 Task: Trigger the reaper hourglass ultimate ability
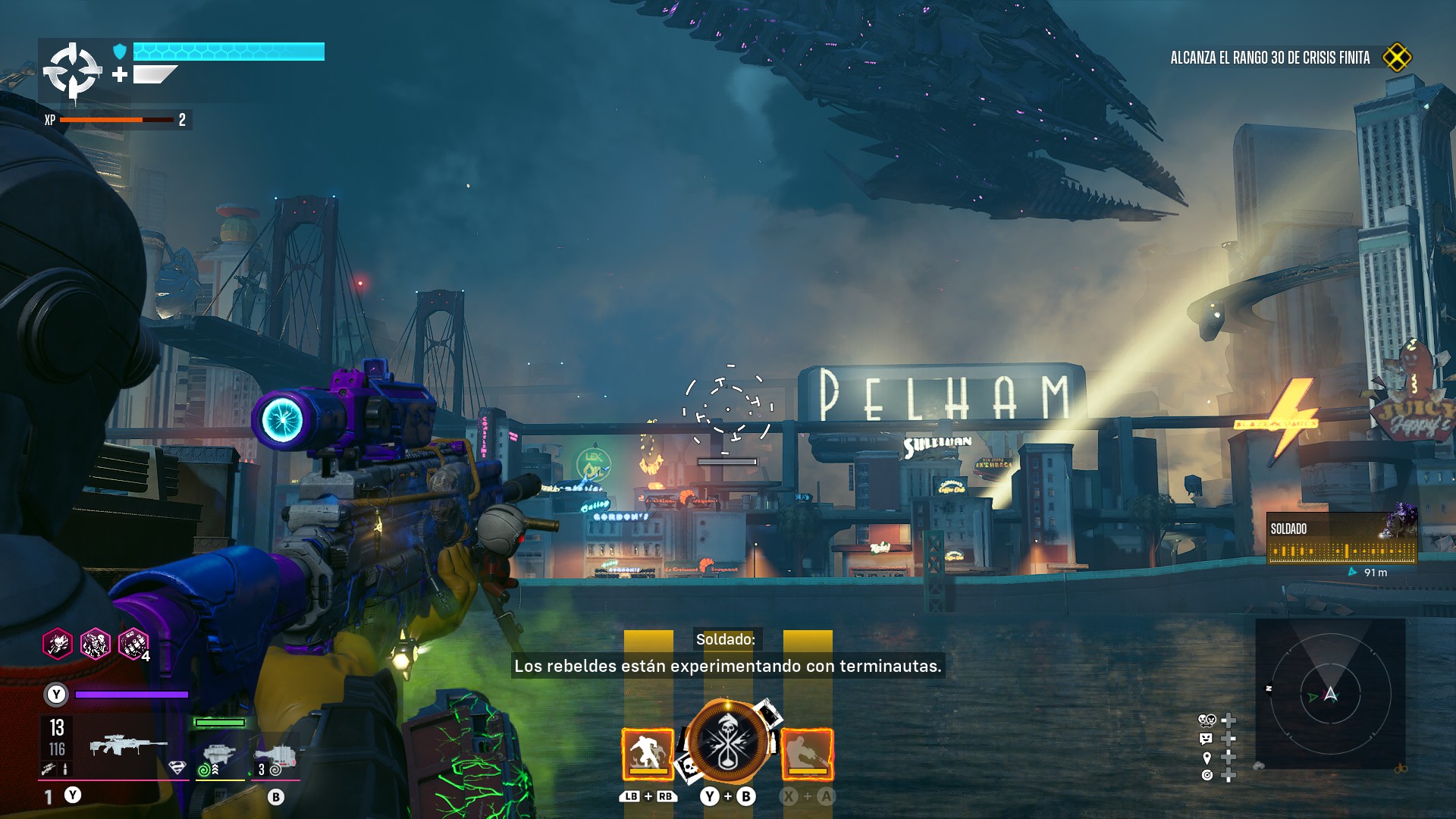point(727,742)
